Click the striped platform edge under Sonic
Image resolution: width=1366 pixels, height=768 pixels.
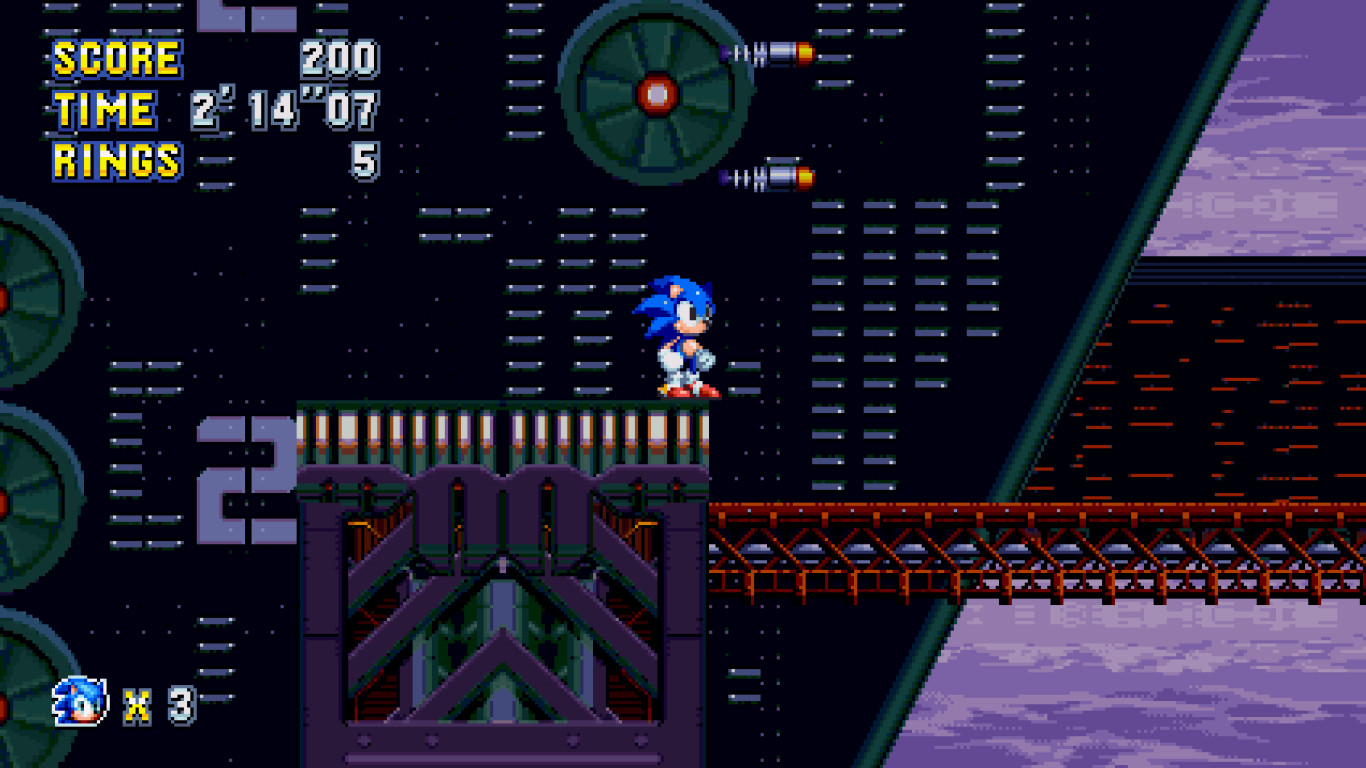coord(500,420)
